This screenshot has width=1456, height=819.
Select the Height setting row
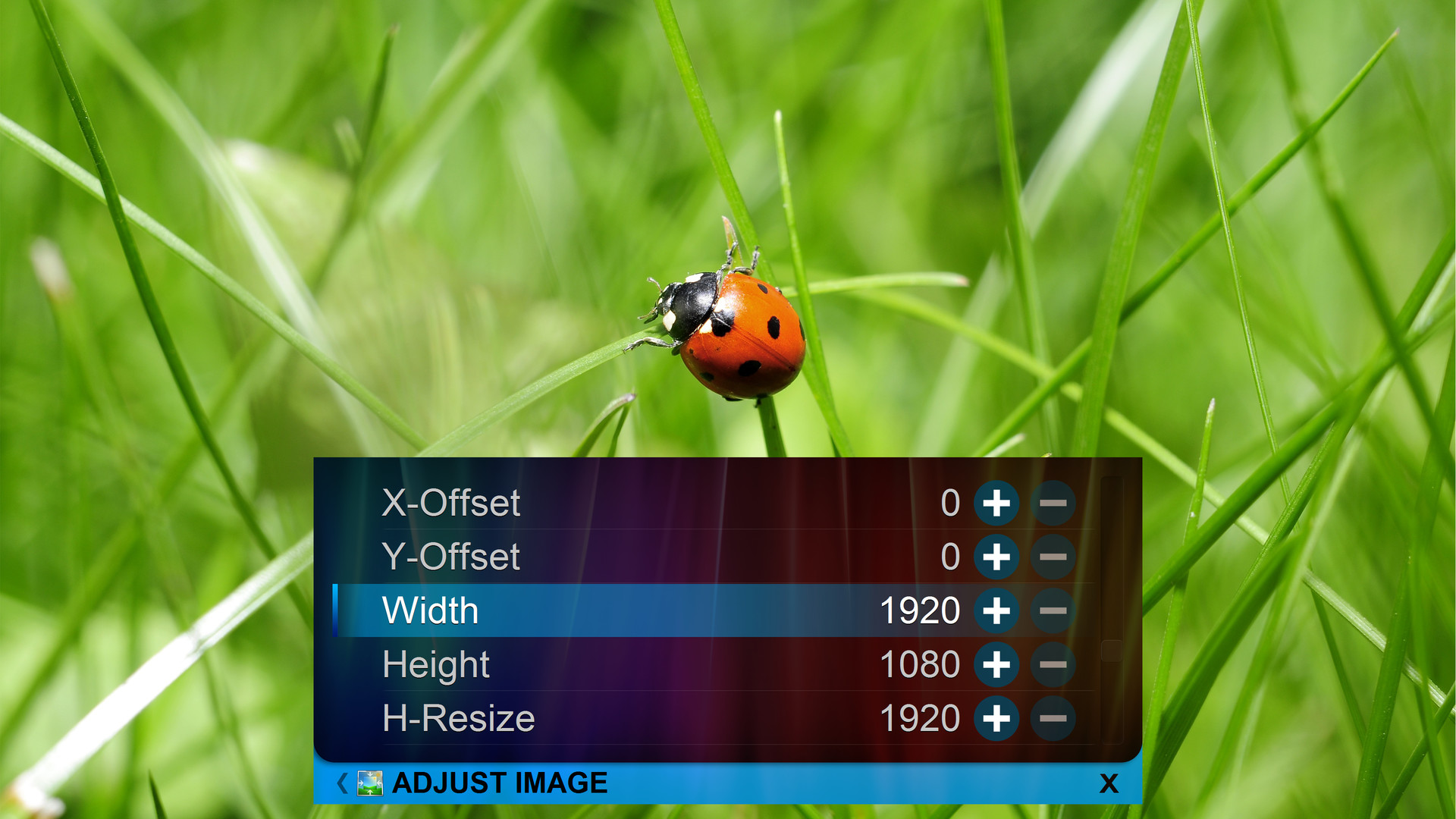coord(607,664)
